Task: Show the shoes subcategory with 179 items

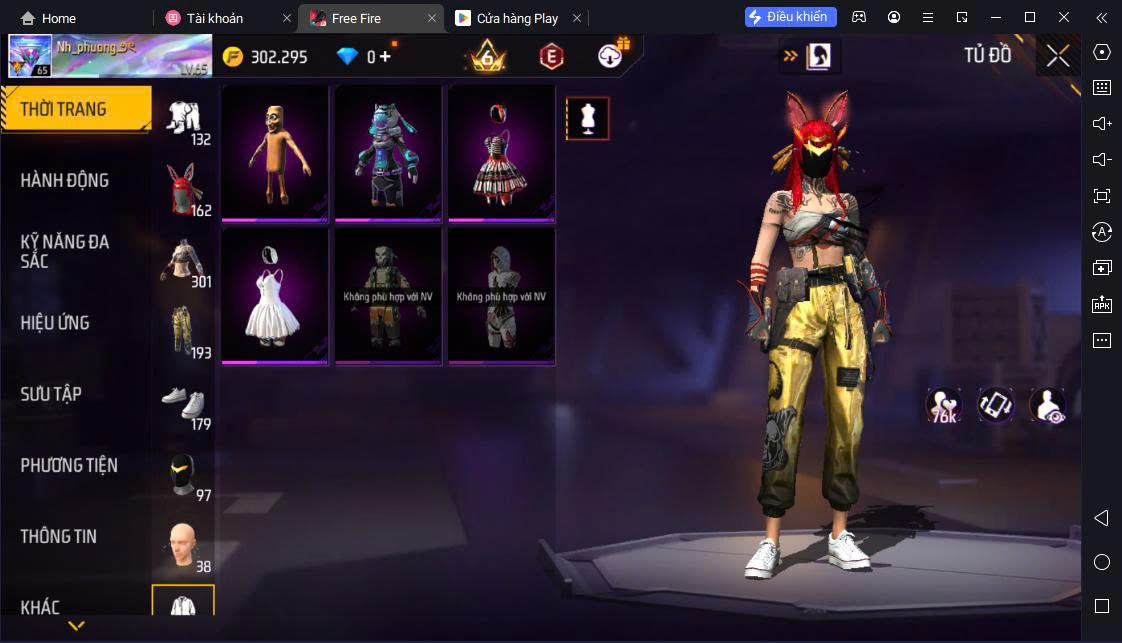Action: [183, 401]
